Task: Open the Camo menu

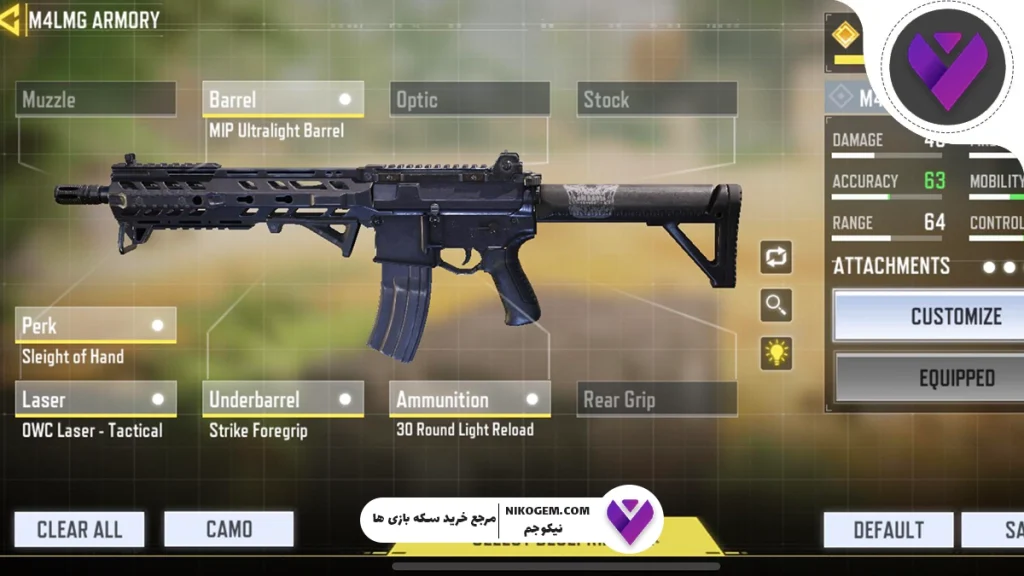Action: [229, 529]
